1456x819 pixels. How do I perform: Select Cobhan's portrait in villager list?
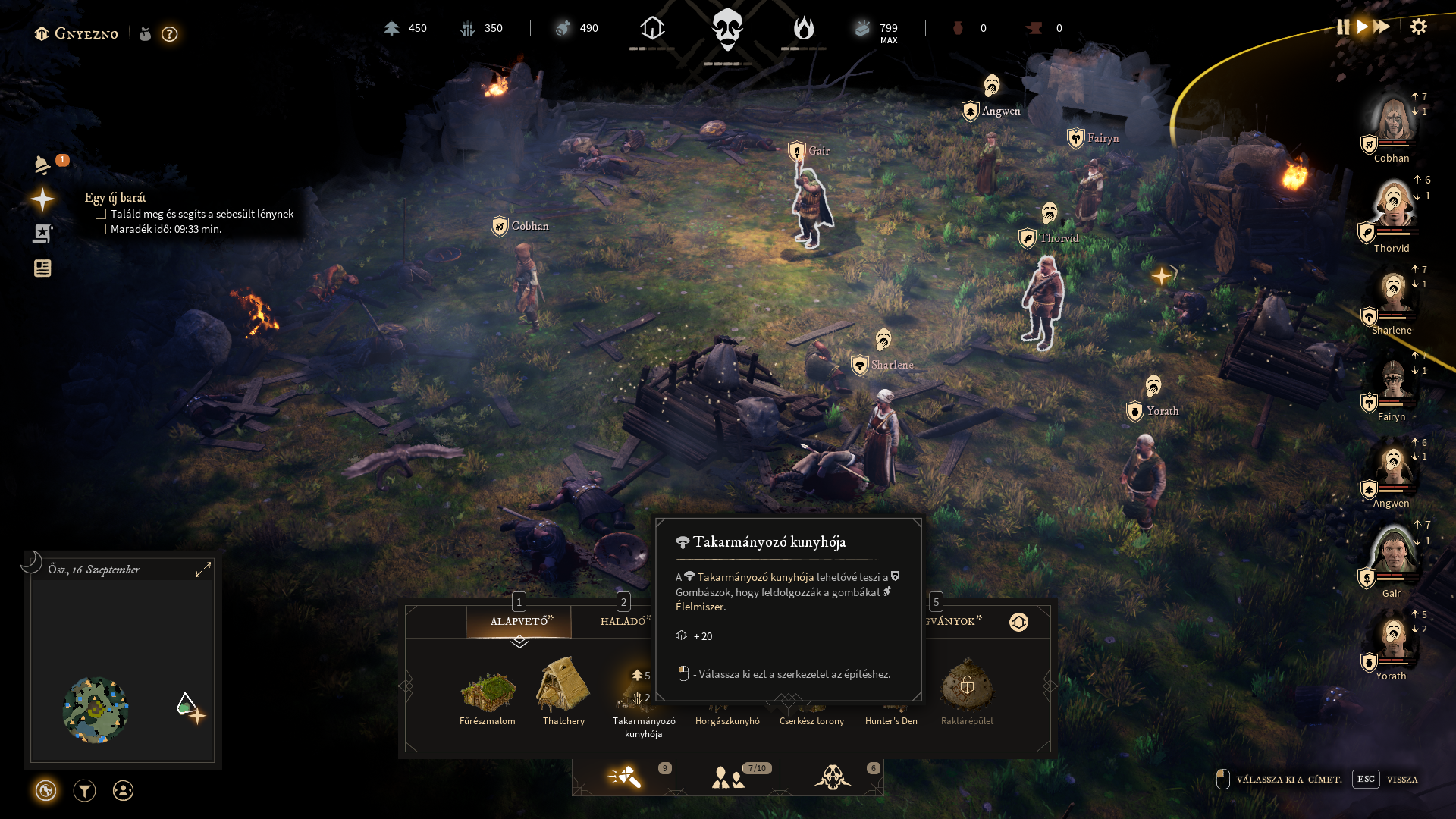point(1392,121)
